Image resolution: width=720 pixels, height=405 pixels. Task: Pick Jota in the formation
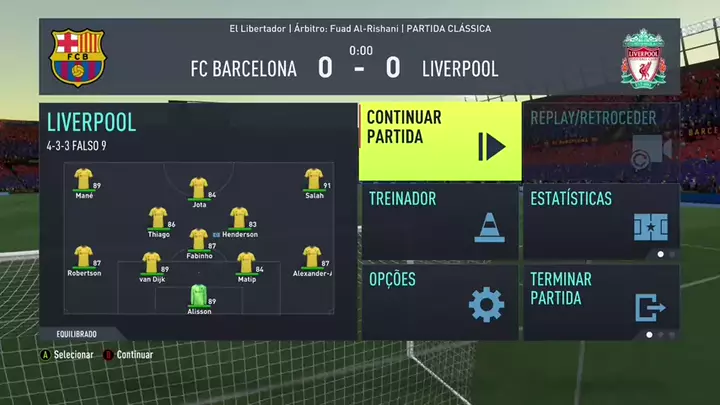[x=198, y=188]
